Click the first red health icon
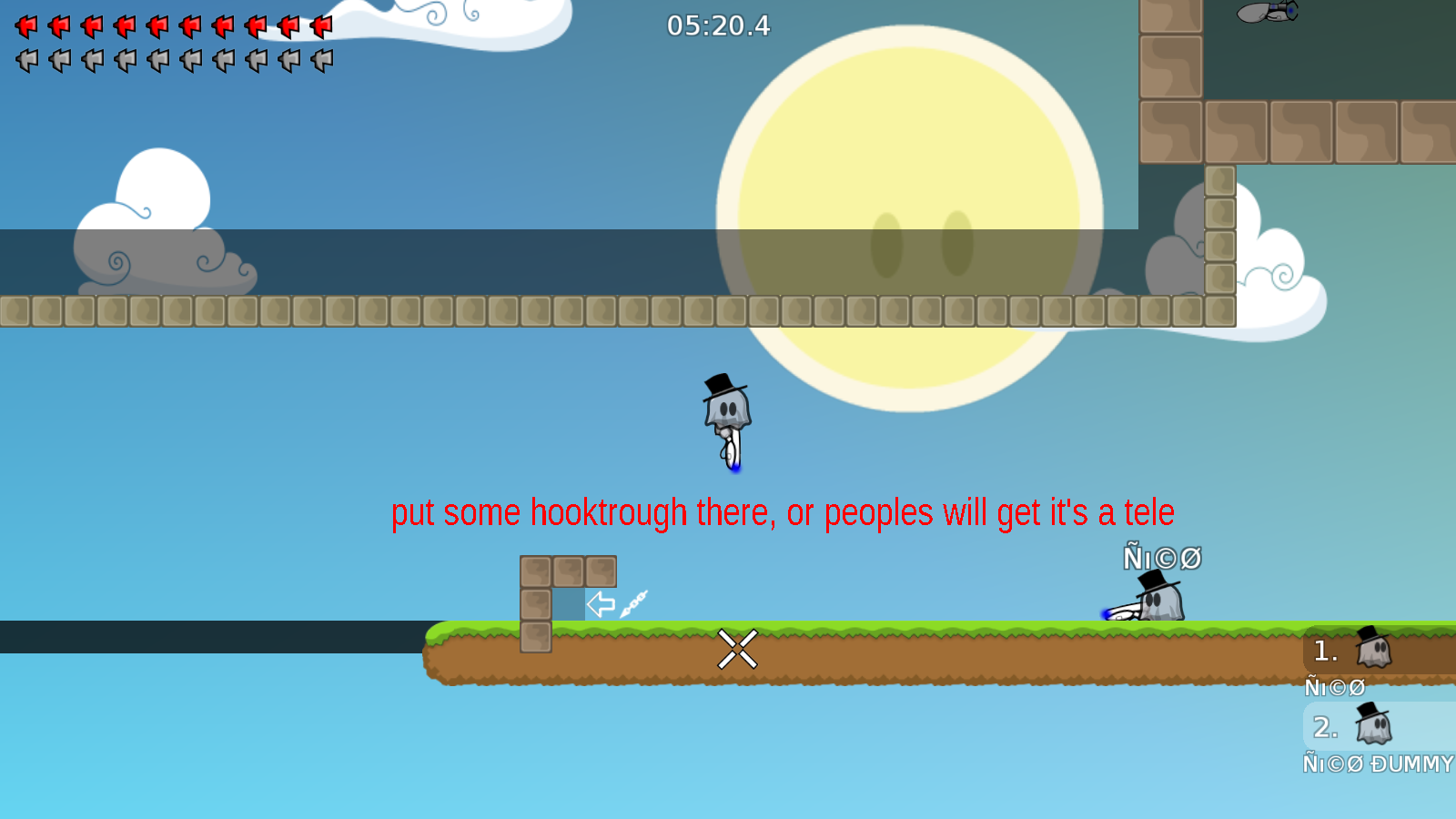The height and width of the screenshot is (819, 1456). pyautogui.click(x=25, y=25)
